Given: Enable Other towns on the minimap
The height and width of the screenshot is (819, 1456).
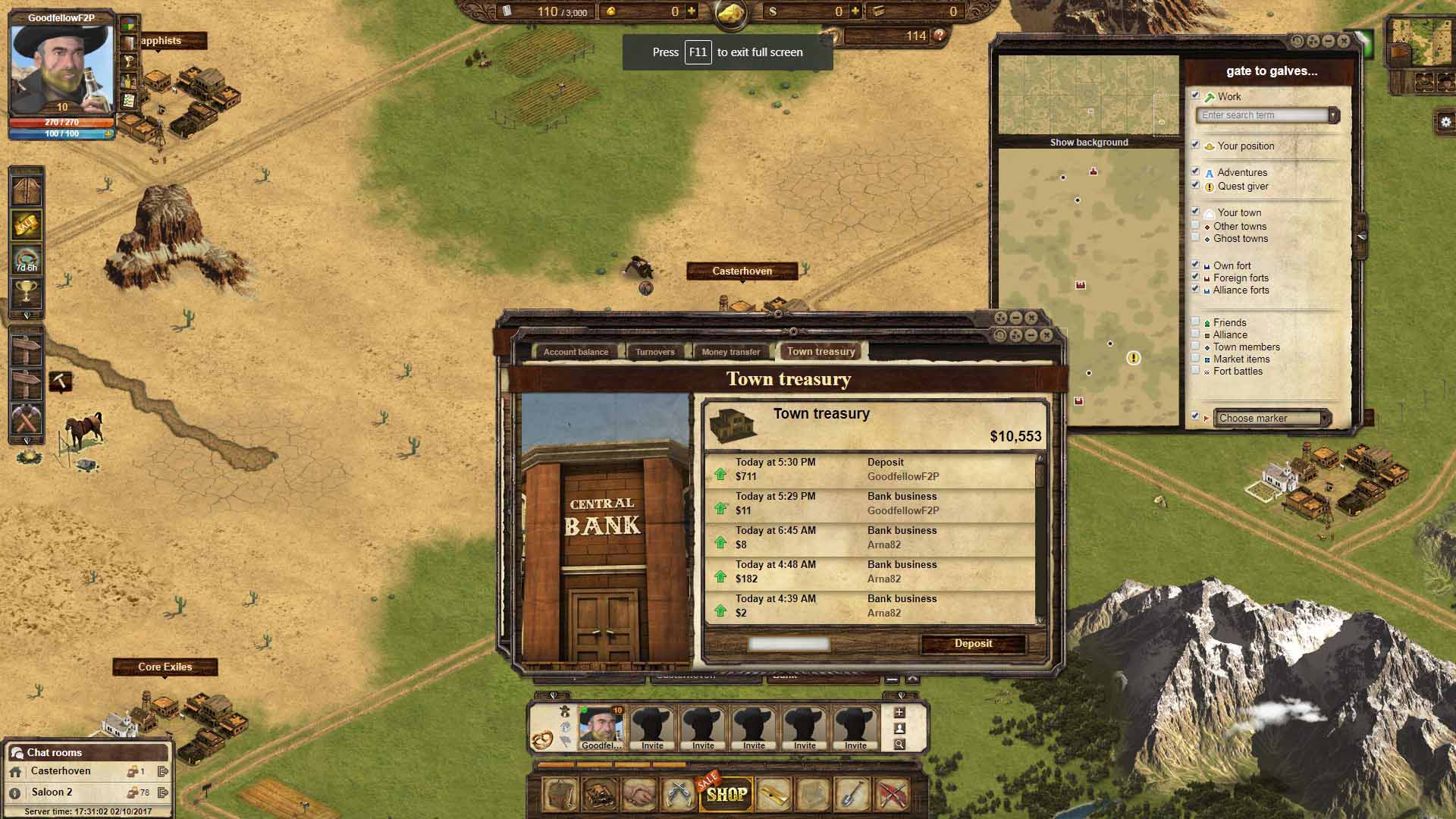Looking at the screenshot, I should (x=1196, y=226).
